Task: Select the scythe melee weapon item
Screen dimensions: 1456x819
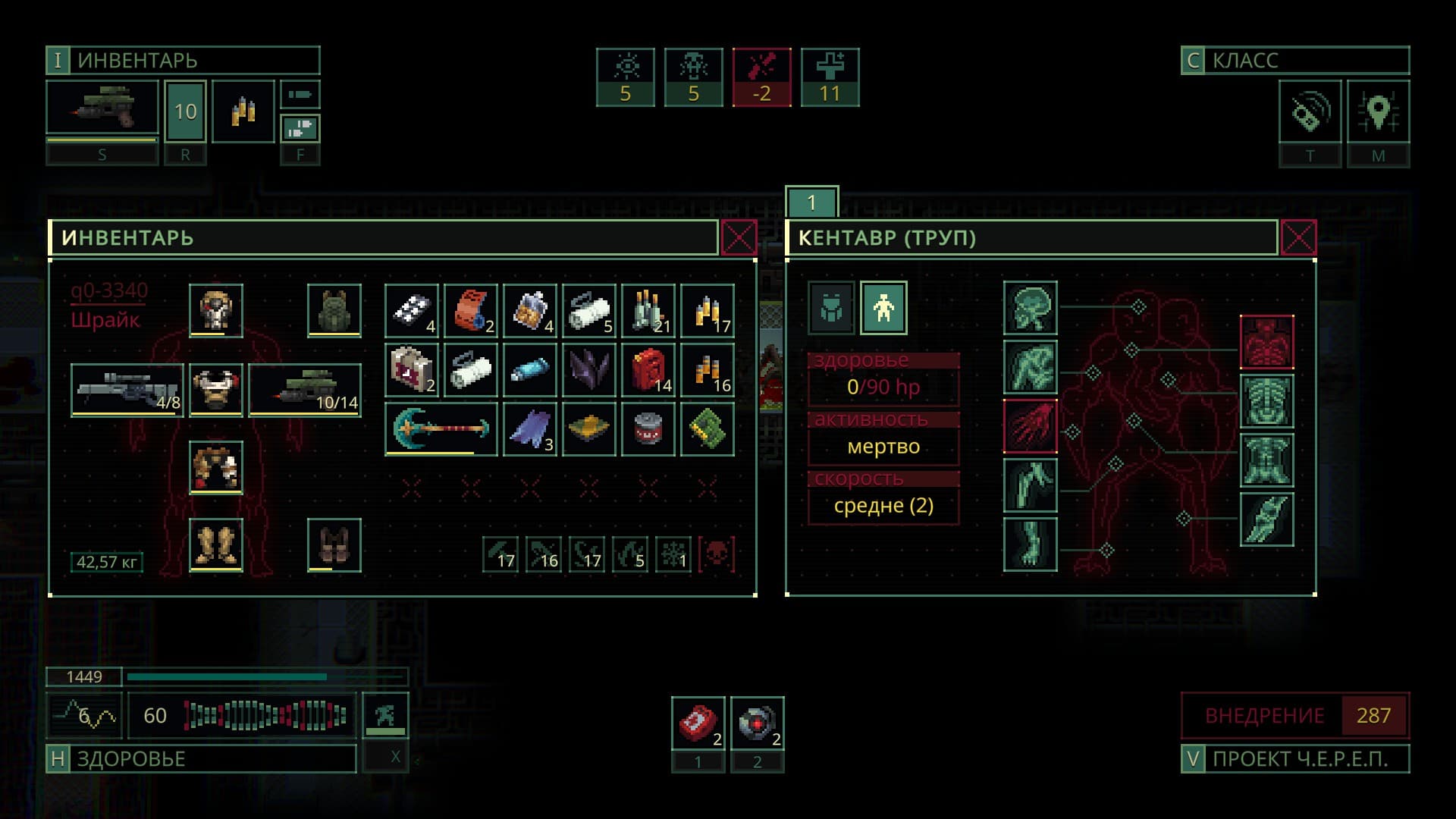Action: pos(441,429)
